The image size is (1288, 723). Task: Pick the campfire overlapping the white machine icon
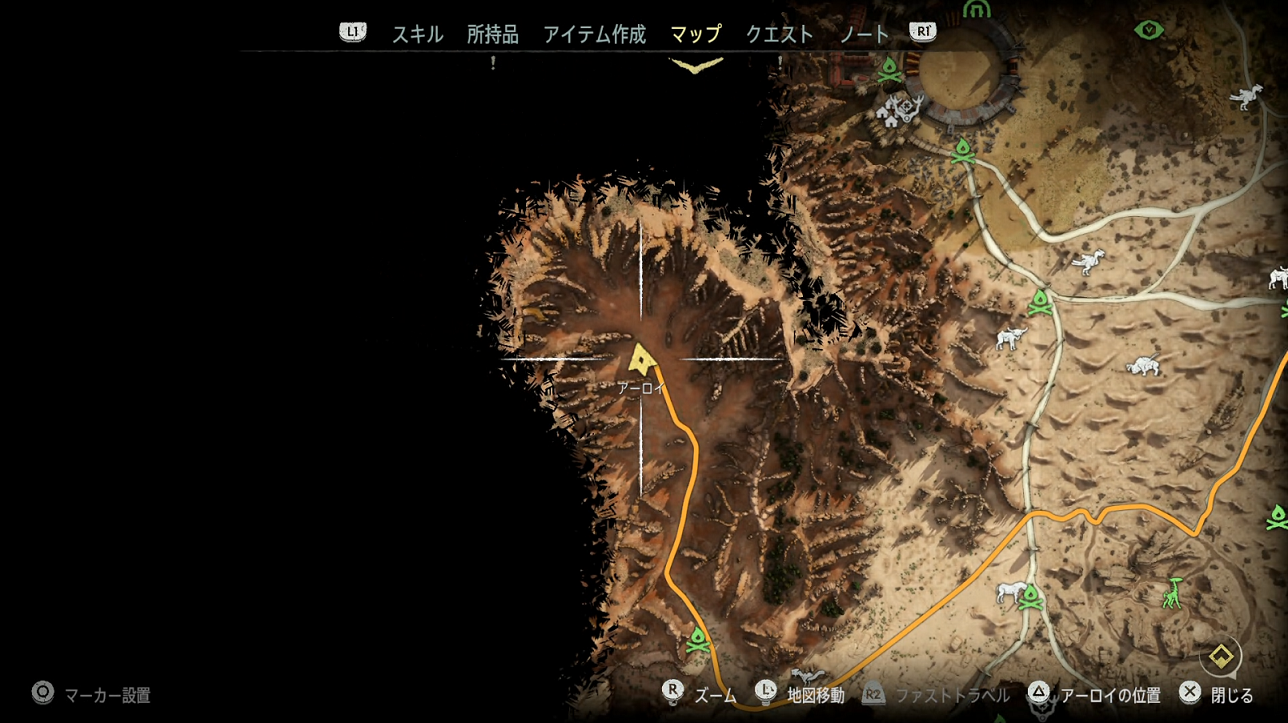coord(1031,597)
